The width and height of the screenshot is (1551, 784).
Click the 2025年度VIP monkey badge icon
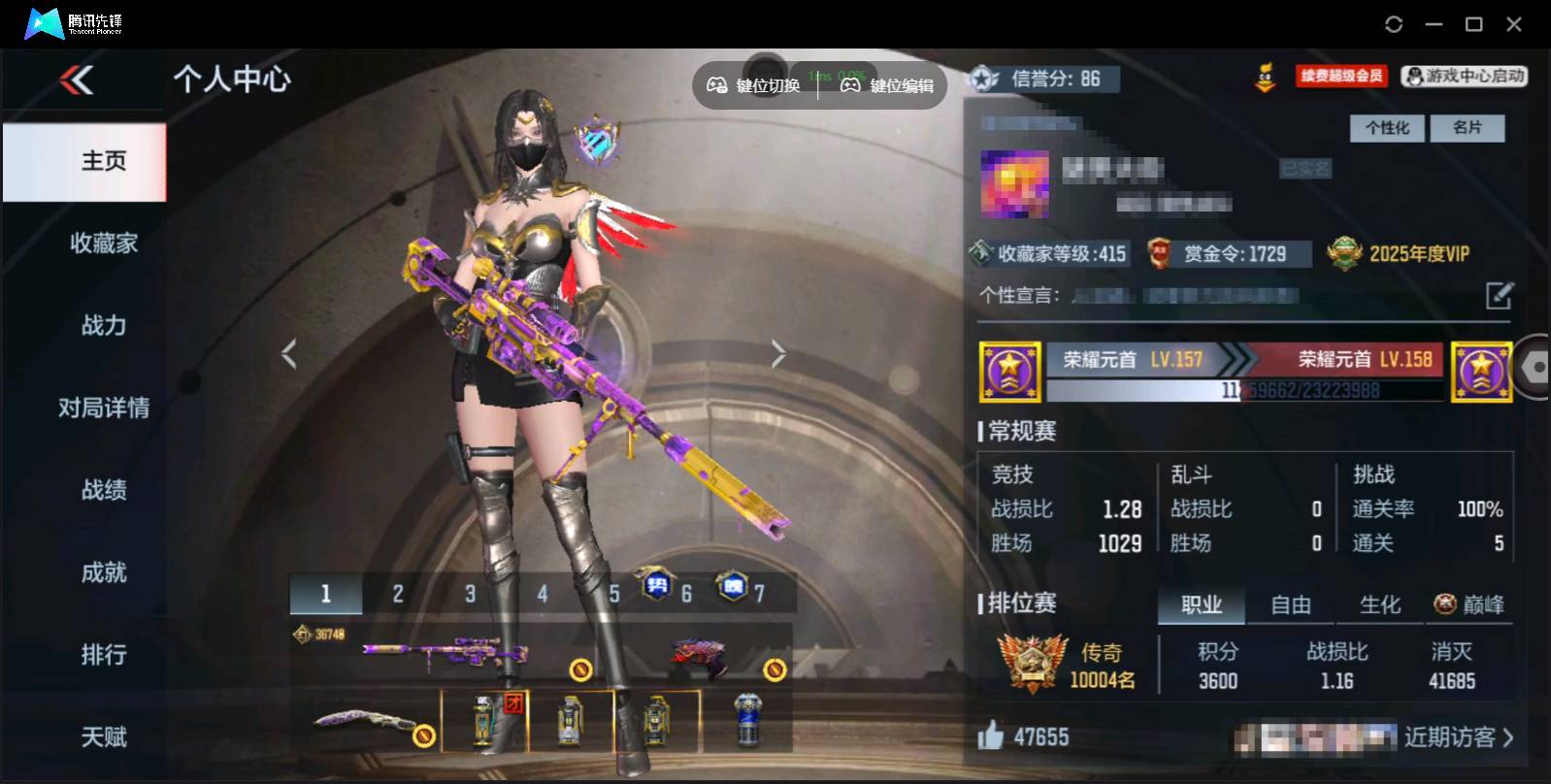(x=1346, y=253)
